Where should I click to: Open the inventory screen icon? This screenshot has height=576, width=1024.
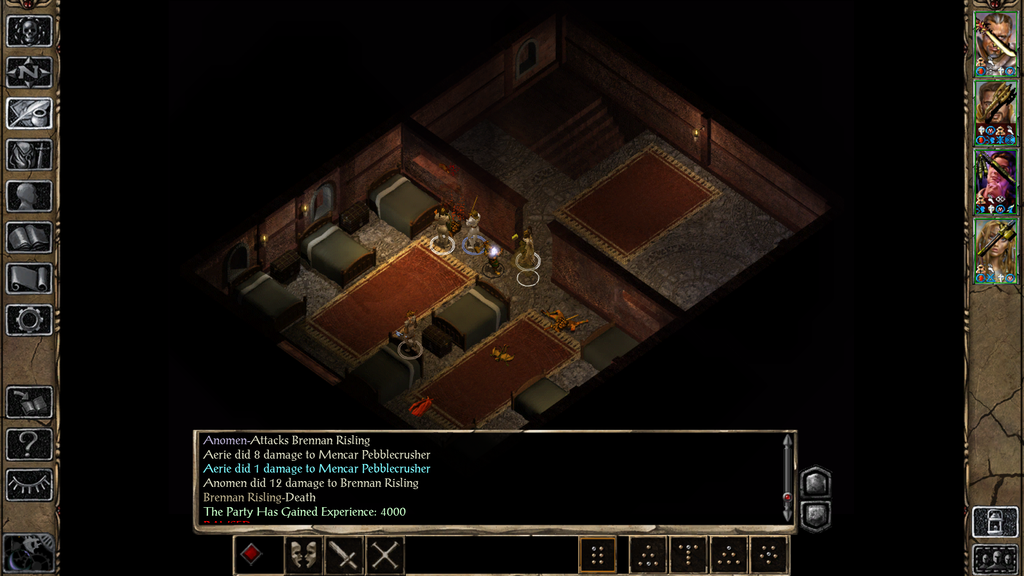[x=29, y=155]
